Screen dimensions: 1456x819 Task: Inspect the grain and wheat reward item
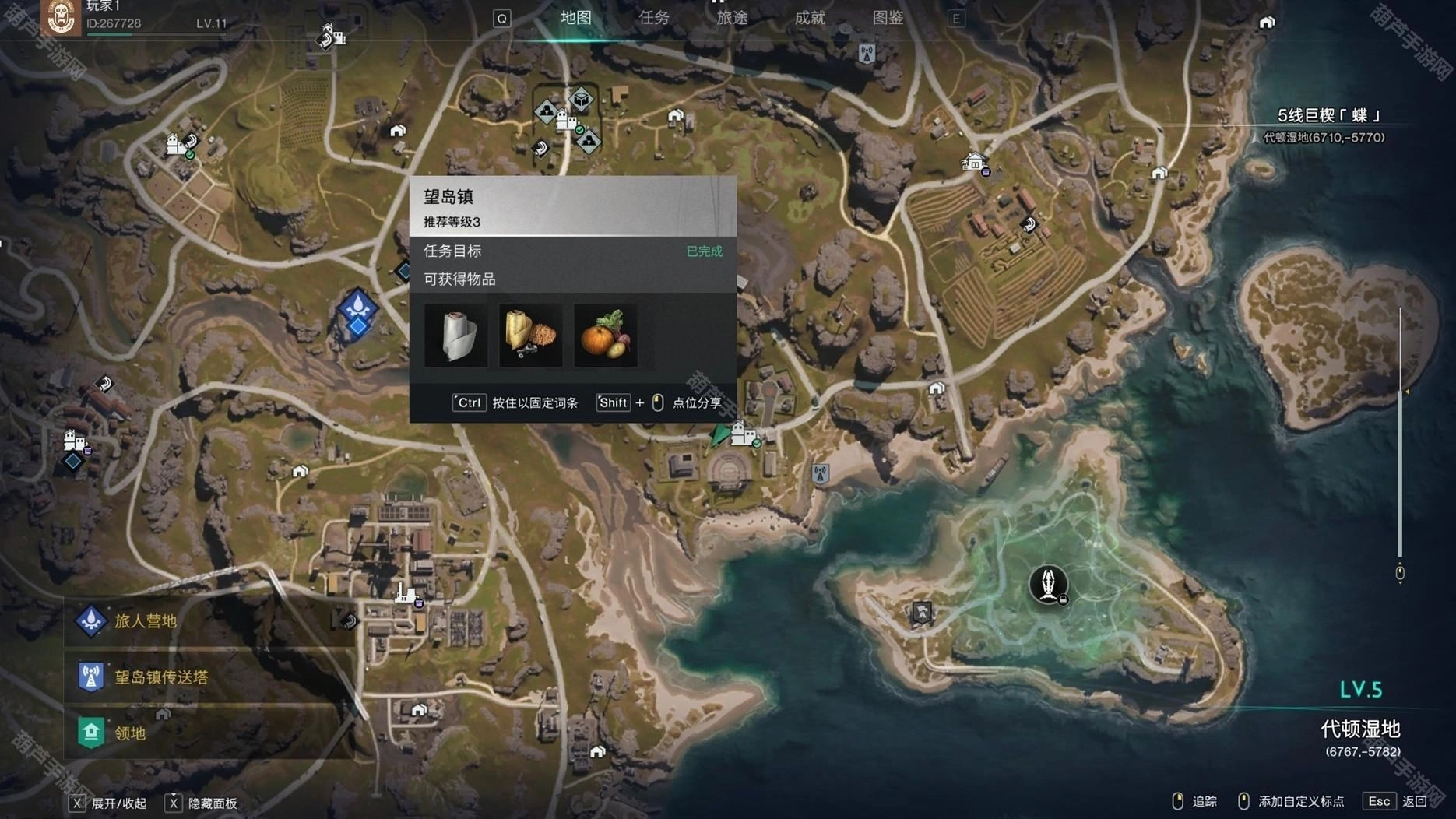click(530, 336)
